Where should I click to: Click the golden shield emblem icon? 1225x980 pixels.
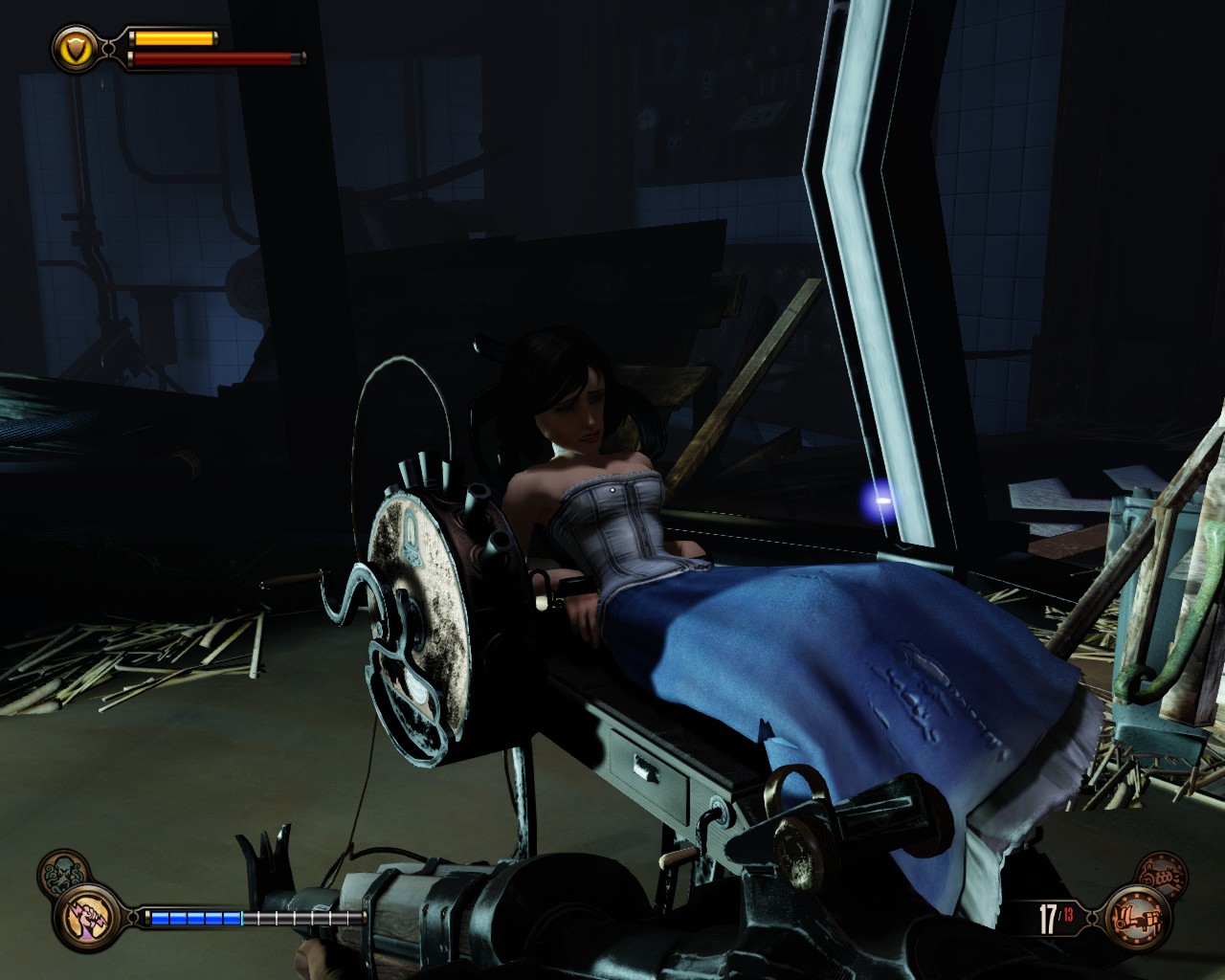pyautogui.click(x=76, y=47)
